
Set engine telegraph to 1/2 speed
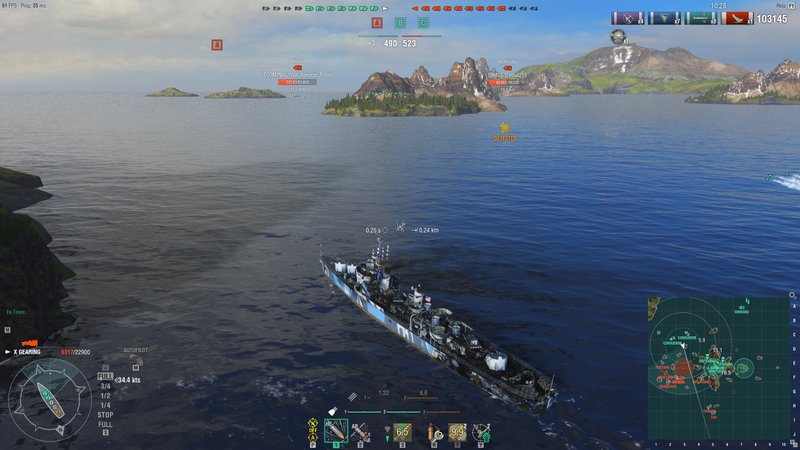(x=105, y=395)
